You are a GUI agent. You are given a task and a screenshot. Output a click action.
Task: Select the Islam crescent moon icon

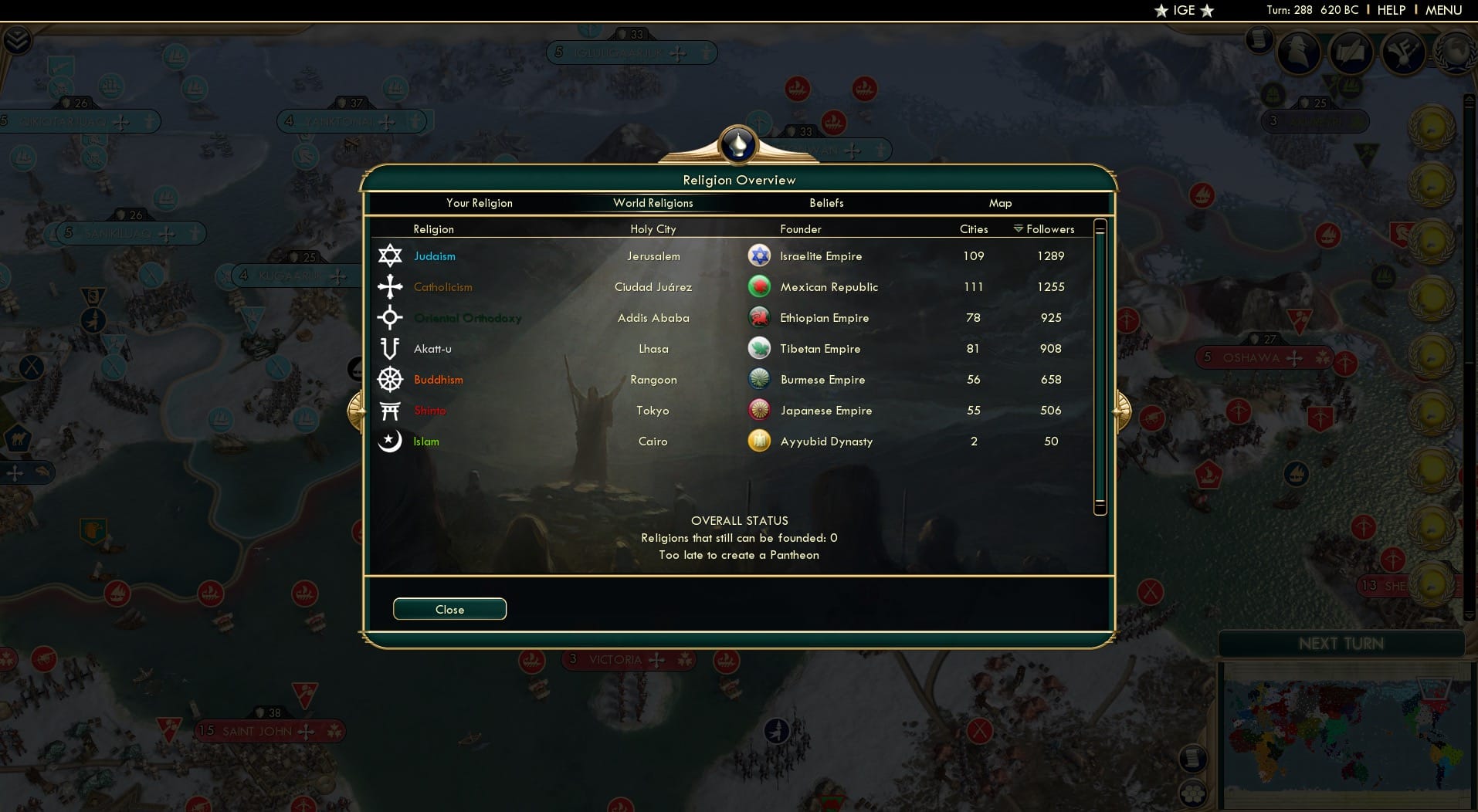[391, 441]
